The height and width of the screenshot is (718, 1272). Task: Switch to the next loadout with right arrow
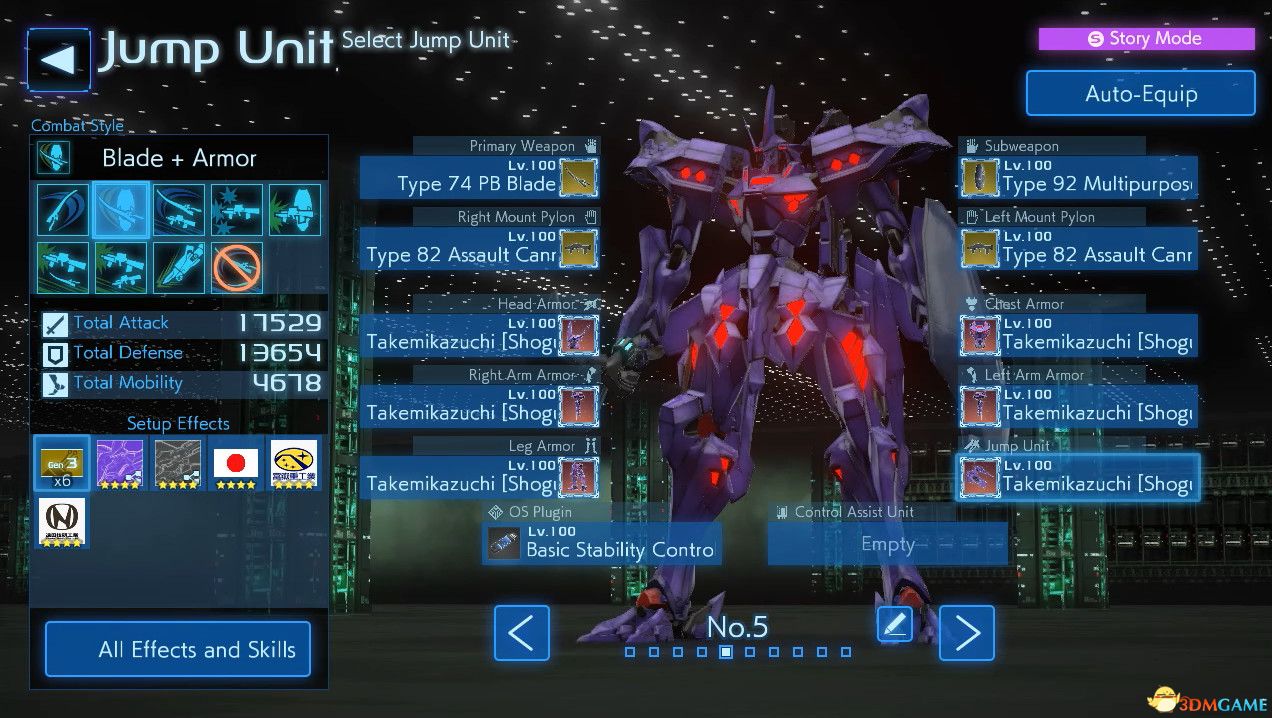point(967,633)
